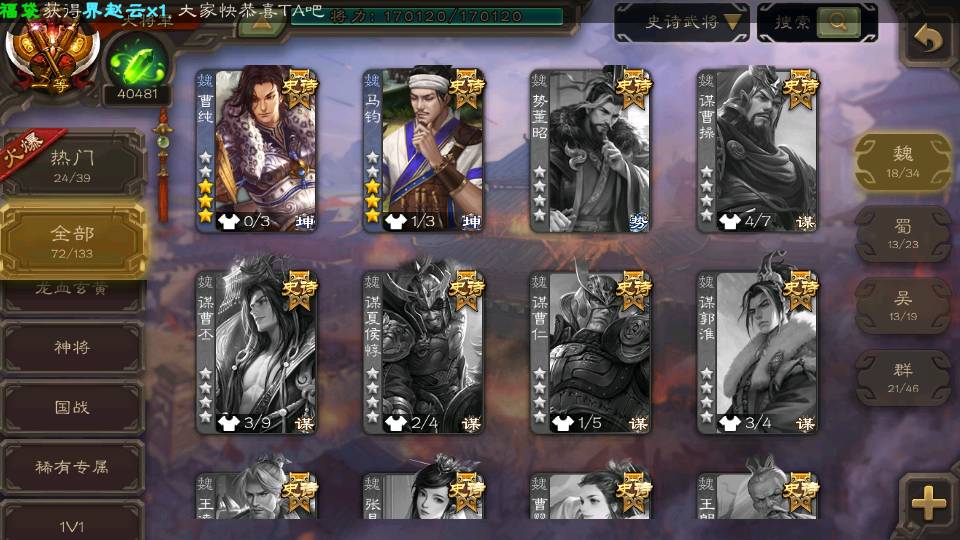Click the gold plus button

929,503
